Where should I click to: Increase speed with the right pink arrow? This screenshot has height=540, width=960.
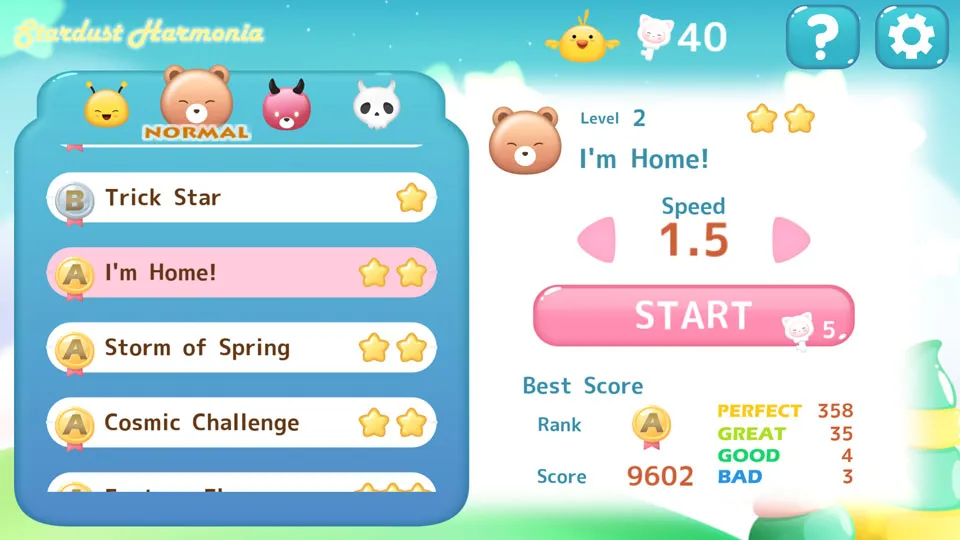(789, 240)
